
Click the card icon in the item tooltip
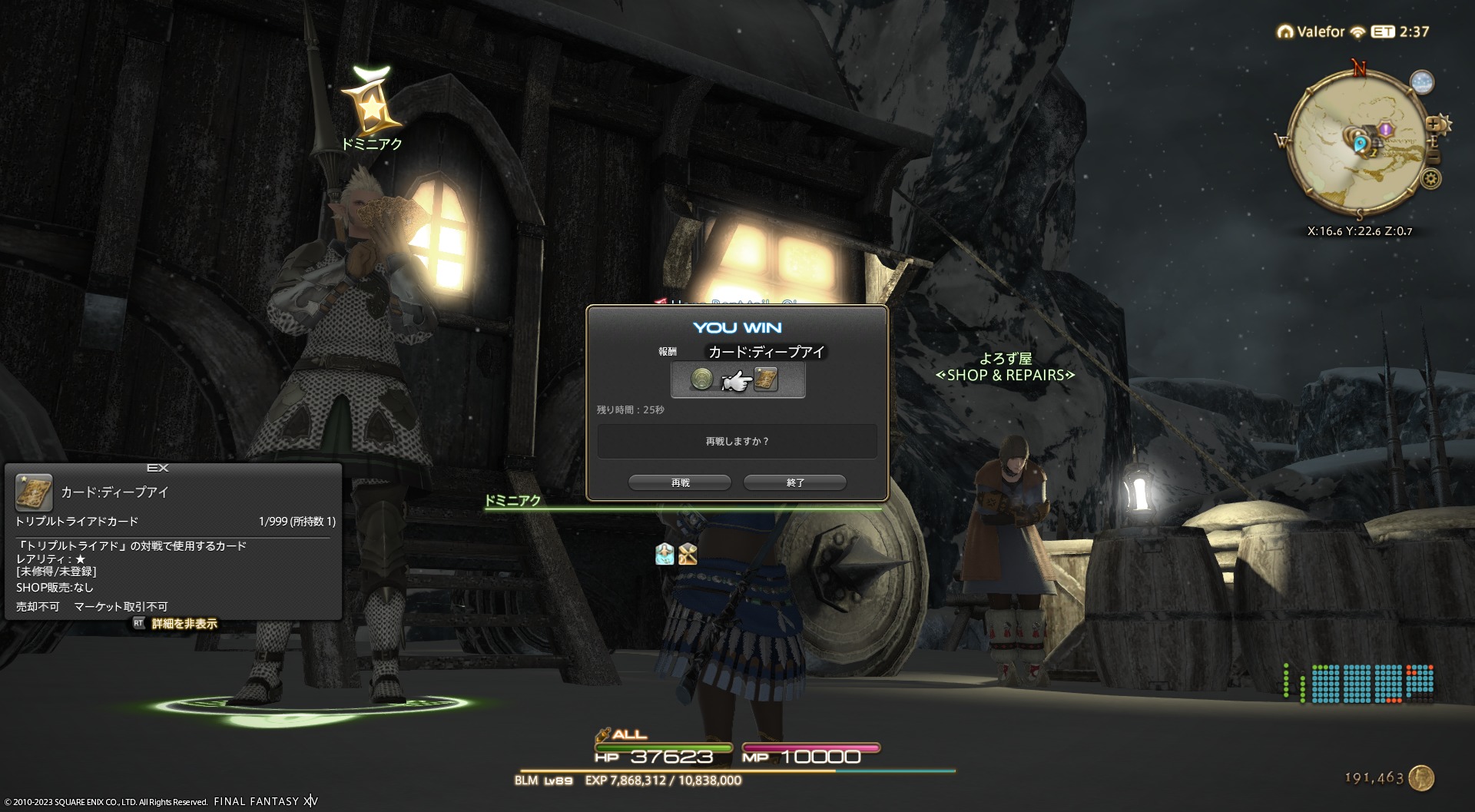(35, 492)
